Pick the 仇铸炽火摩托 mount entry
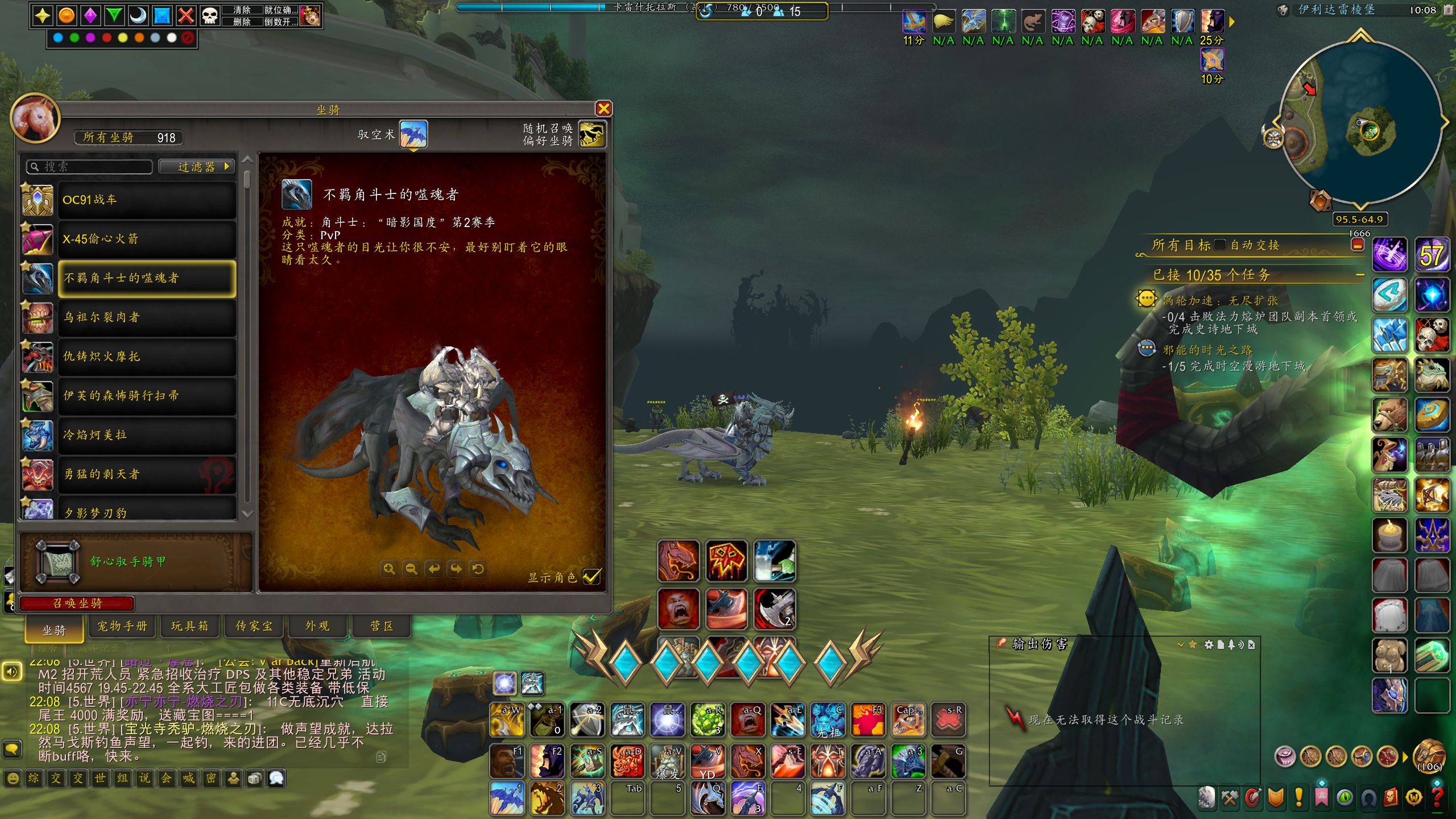This screenshot has height=819, width=1456. [147, 357]
